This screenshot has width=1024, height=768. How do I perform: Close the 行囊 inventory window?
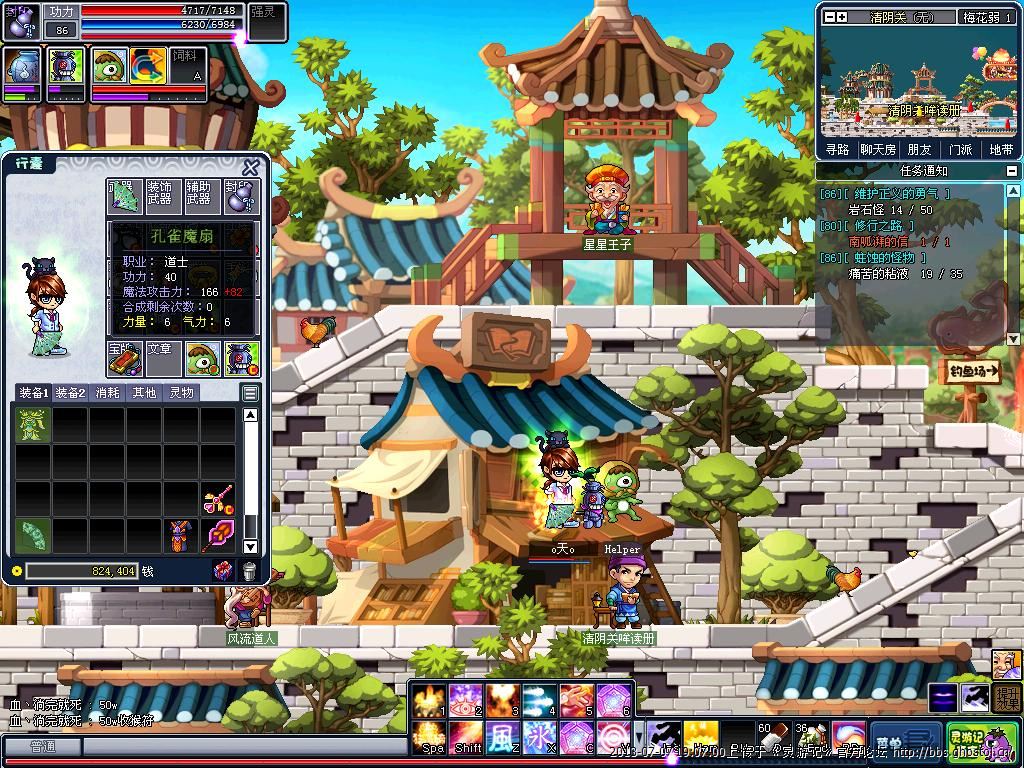(250, 168)
